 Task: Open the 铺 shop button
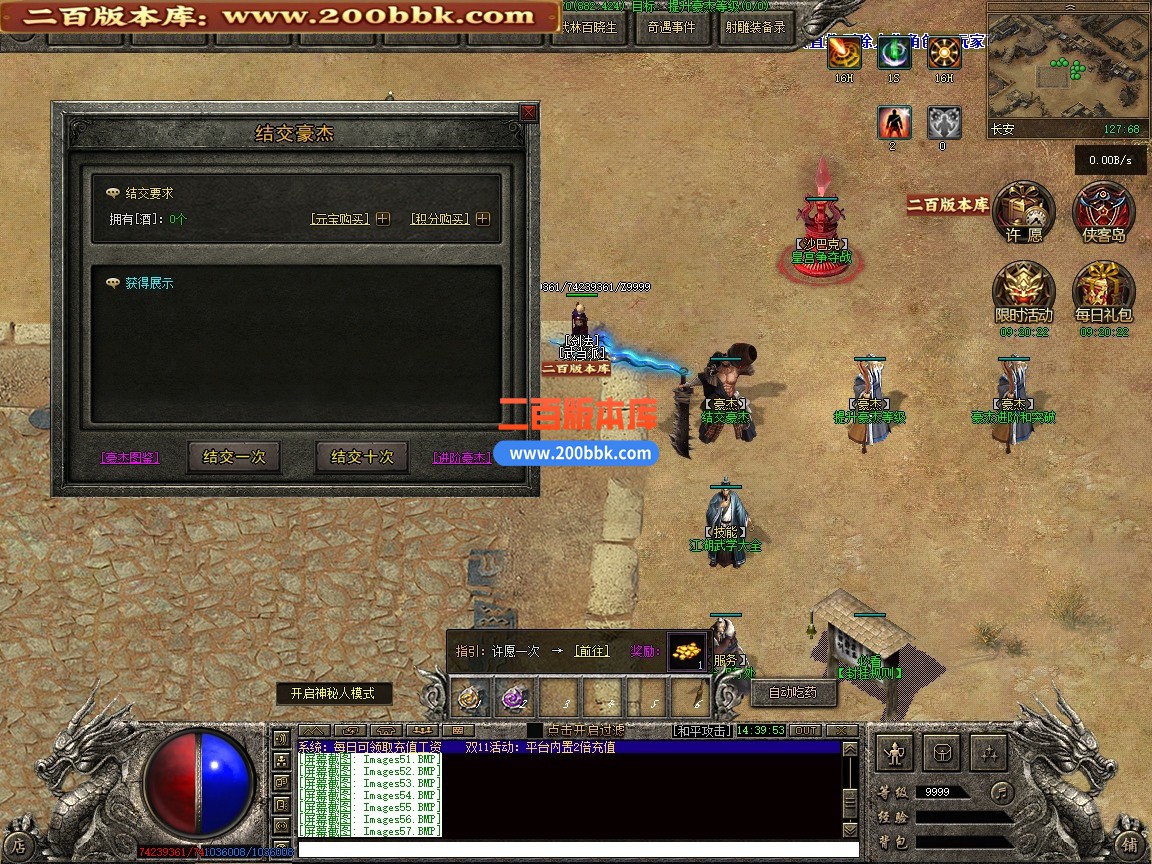1129,844
